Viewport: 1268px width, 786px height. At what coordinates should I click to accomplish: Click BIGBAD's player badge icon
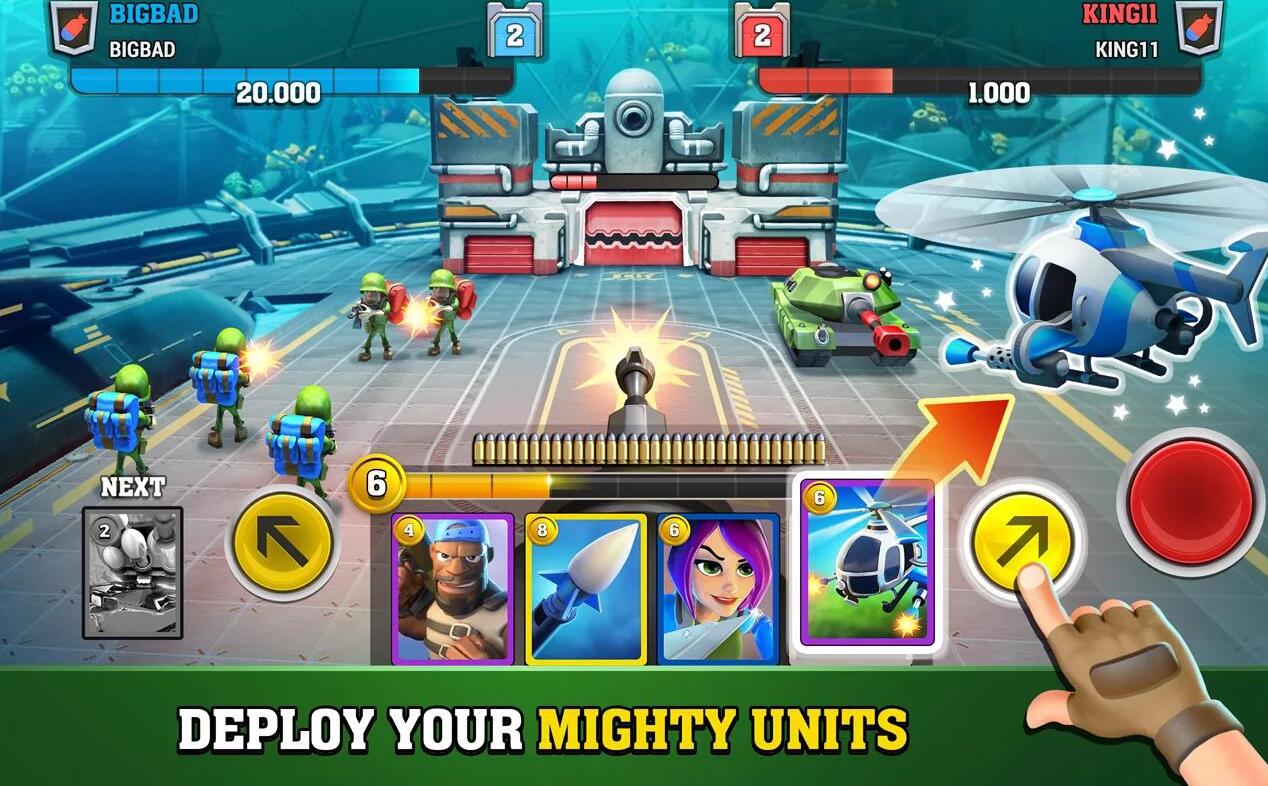pyautogui.click(x=74, y=26)
